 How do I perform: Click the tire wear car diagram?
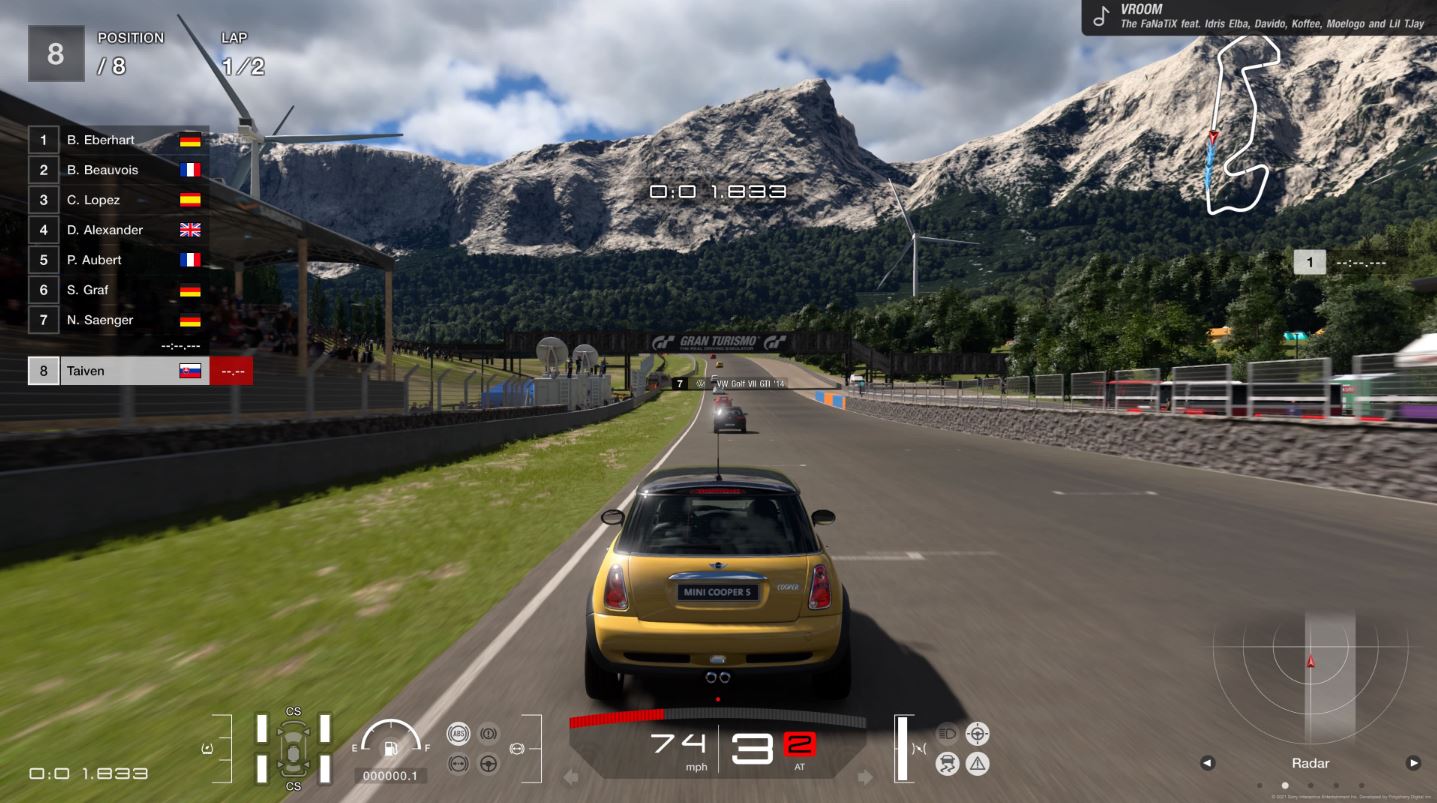[x=293, y=748]
